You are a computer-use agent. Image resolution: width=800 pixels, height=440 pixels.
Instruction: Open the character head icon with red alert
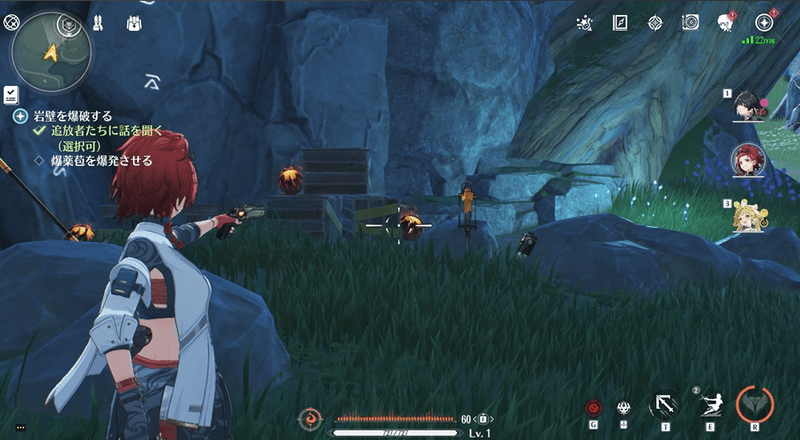point(725,22)
